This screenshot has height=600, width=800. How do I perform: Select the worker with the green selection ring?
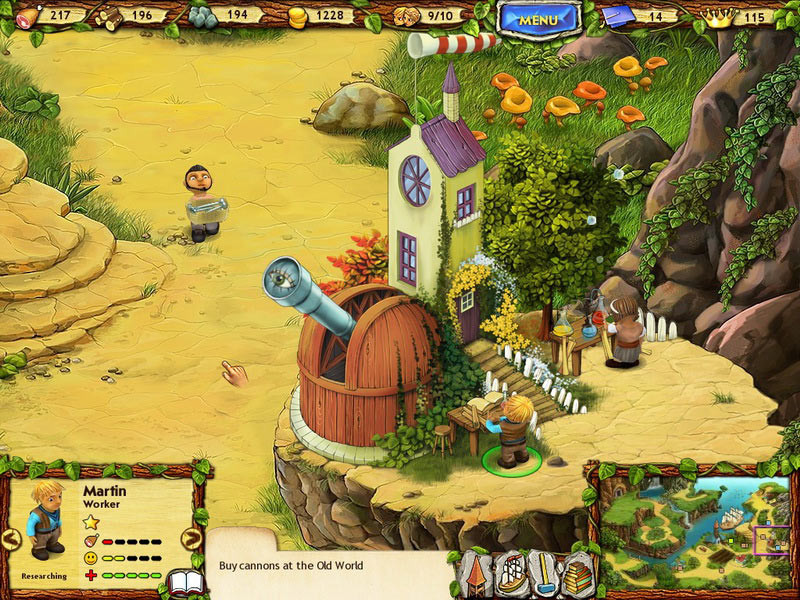(x=512, y=432)
